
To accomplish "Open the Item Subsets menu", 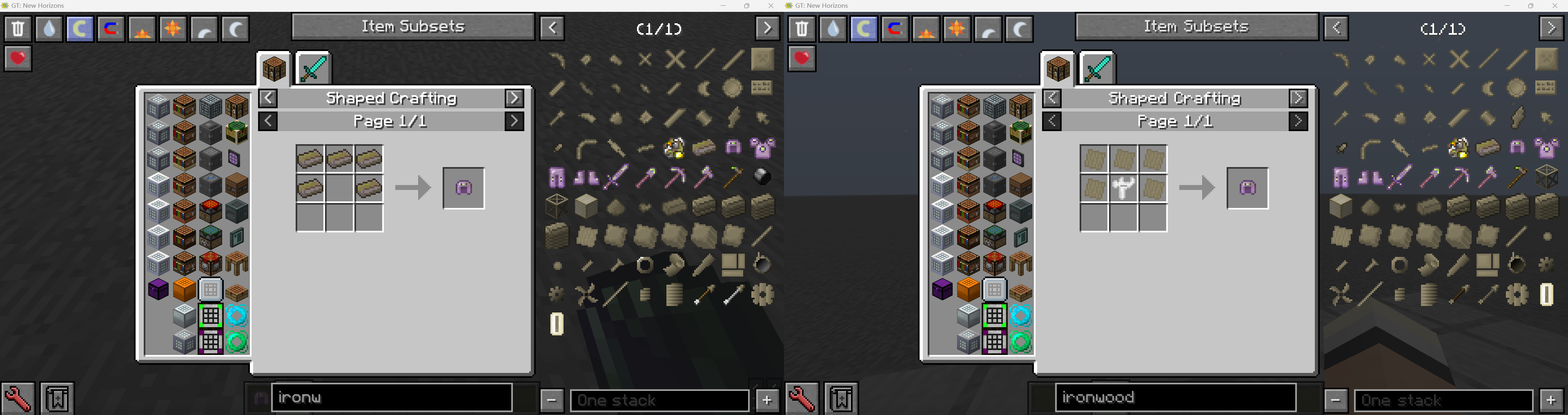I will coord(413,26).
